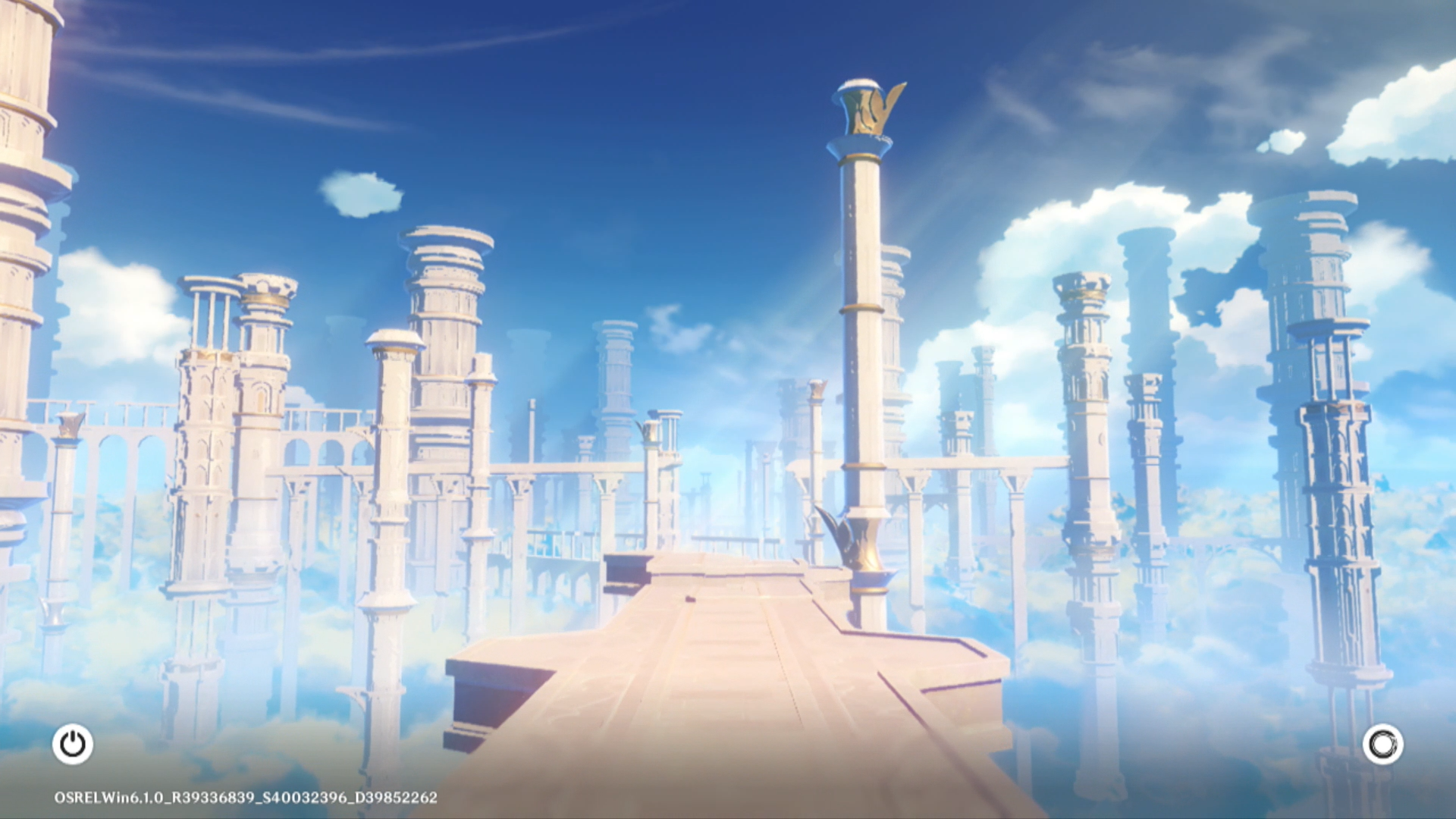Click the power/exit button icon
Image resolution: width=1456 pixels, height=819 pixels.
click(73, 744)
